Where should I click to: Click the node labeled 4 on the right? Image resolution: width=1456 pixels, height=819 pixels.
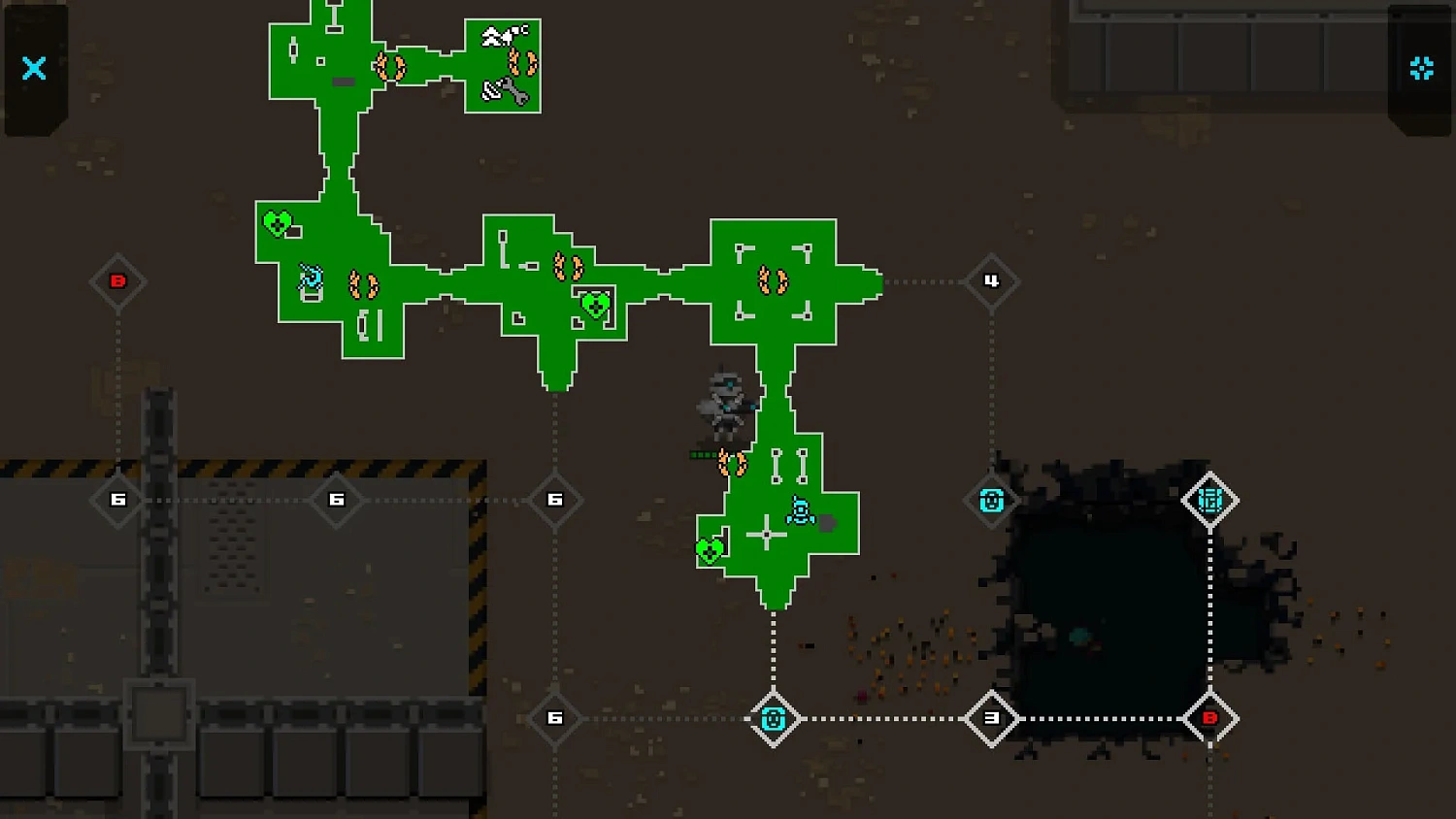pyautogui.click(x=992, y=281)
